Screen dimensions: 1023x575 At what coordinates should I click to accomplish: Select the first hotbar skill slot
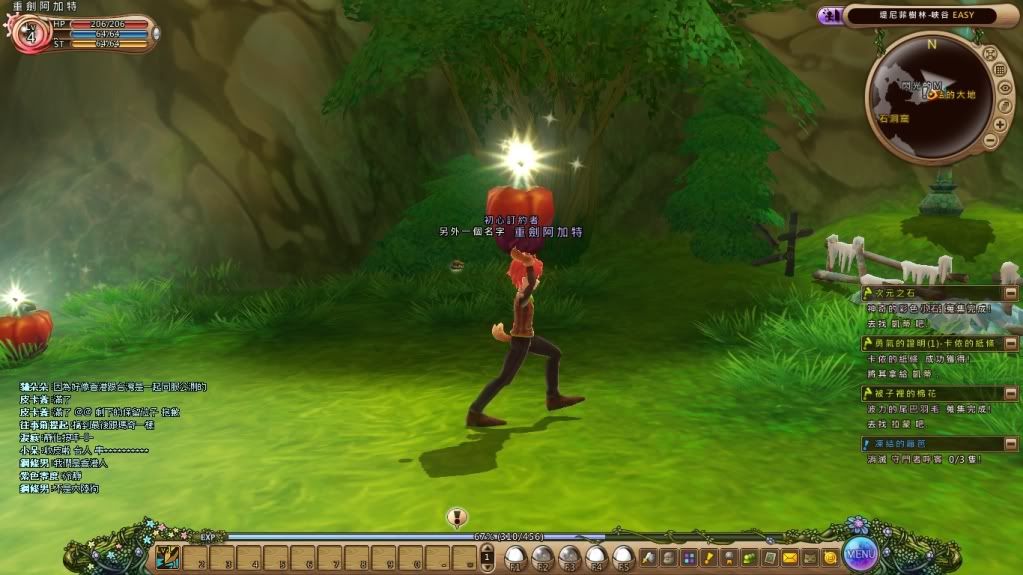point(169,556)
